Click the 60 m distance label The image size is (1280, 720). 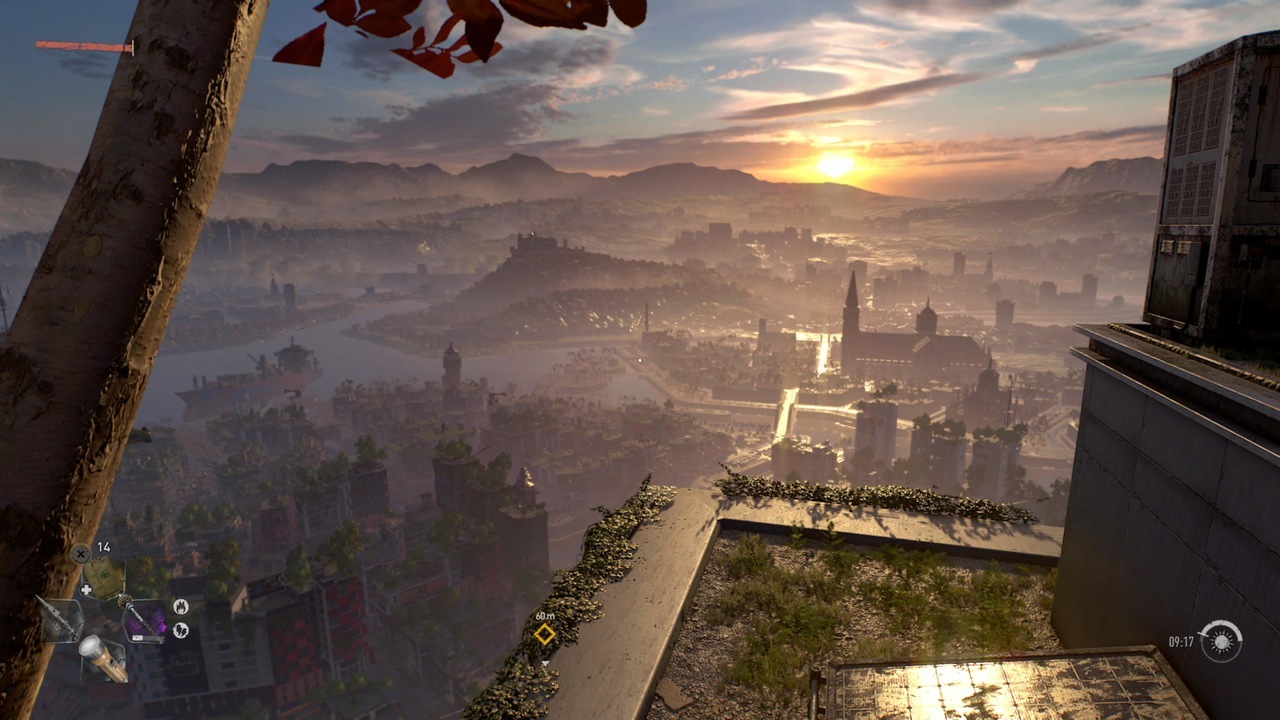546,617
